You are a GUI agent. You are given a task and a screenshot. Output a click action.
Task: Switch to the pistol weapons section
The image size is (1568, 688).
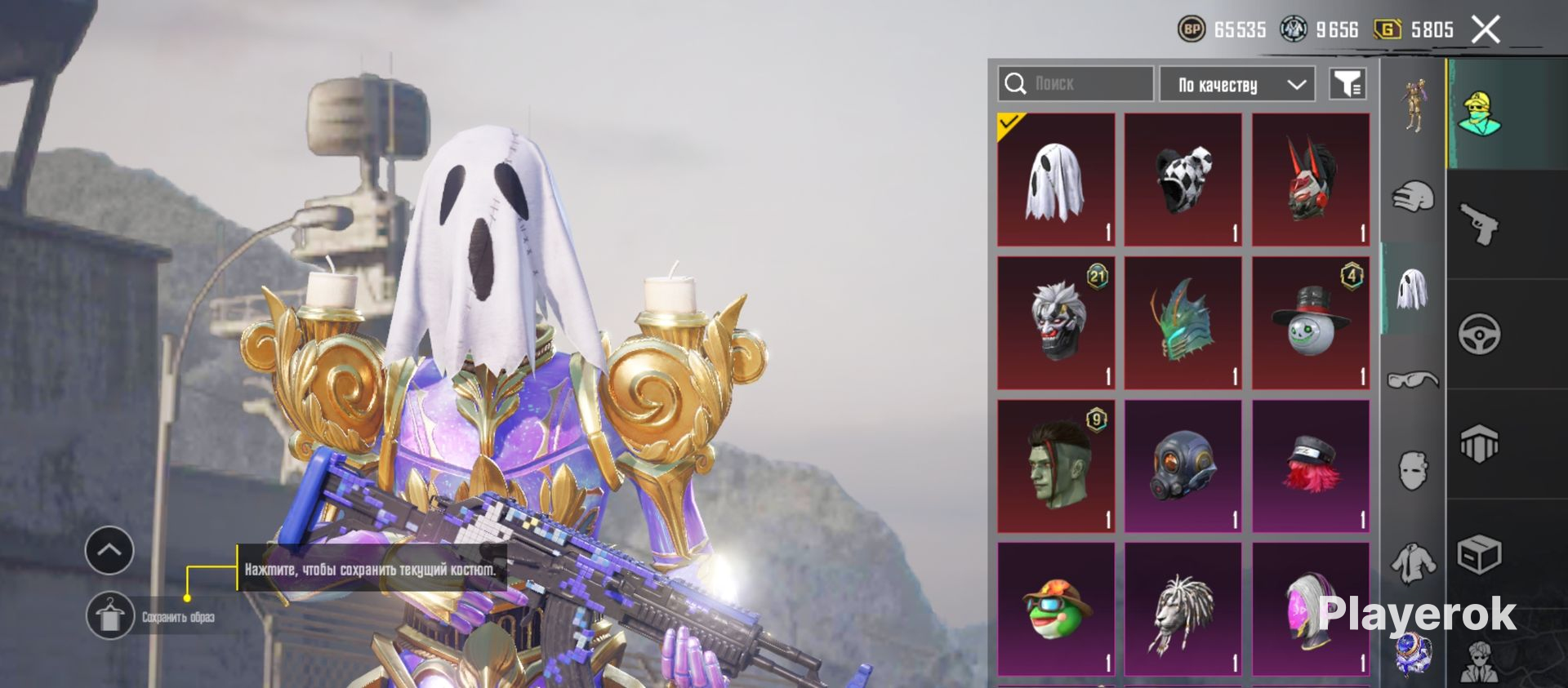click(x=1479, y=224)
